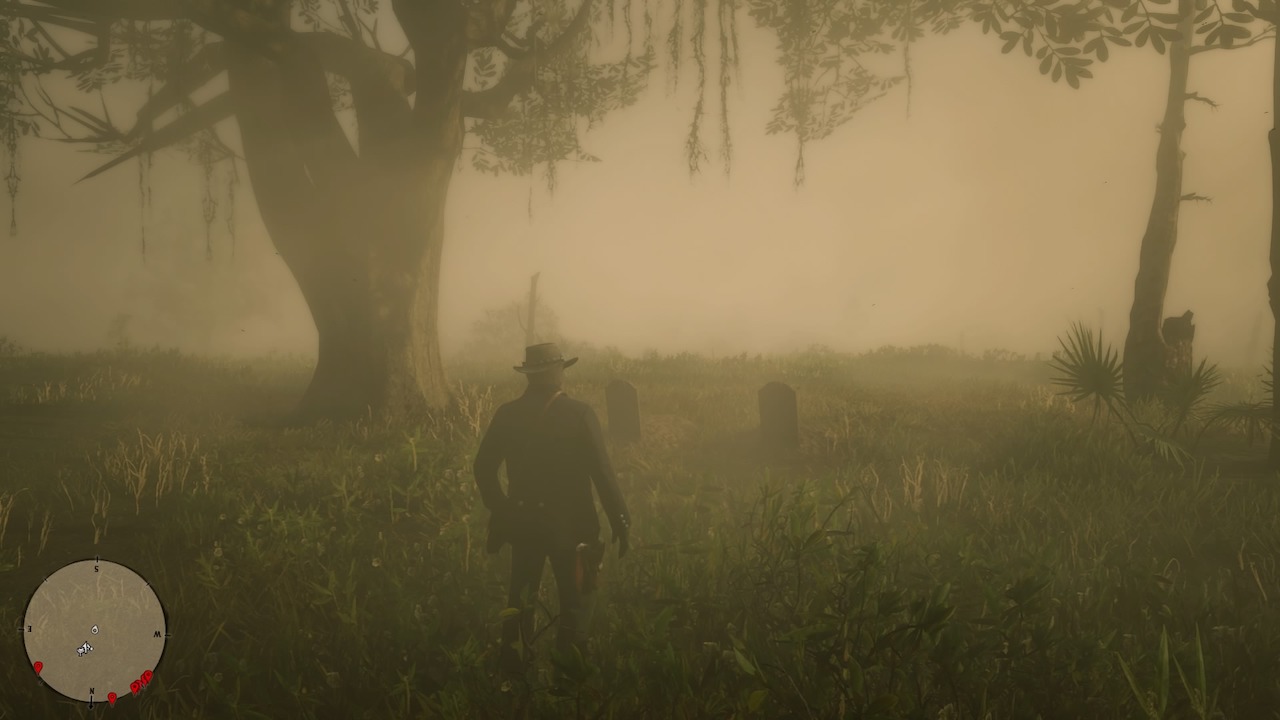Click the rightmost red pin in the marker cluster

[148, 675]
